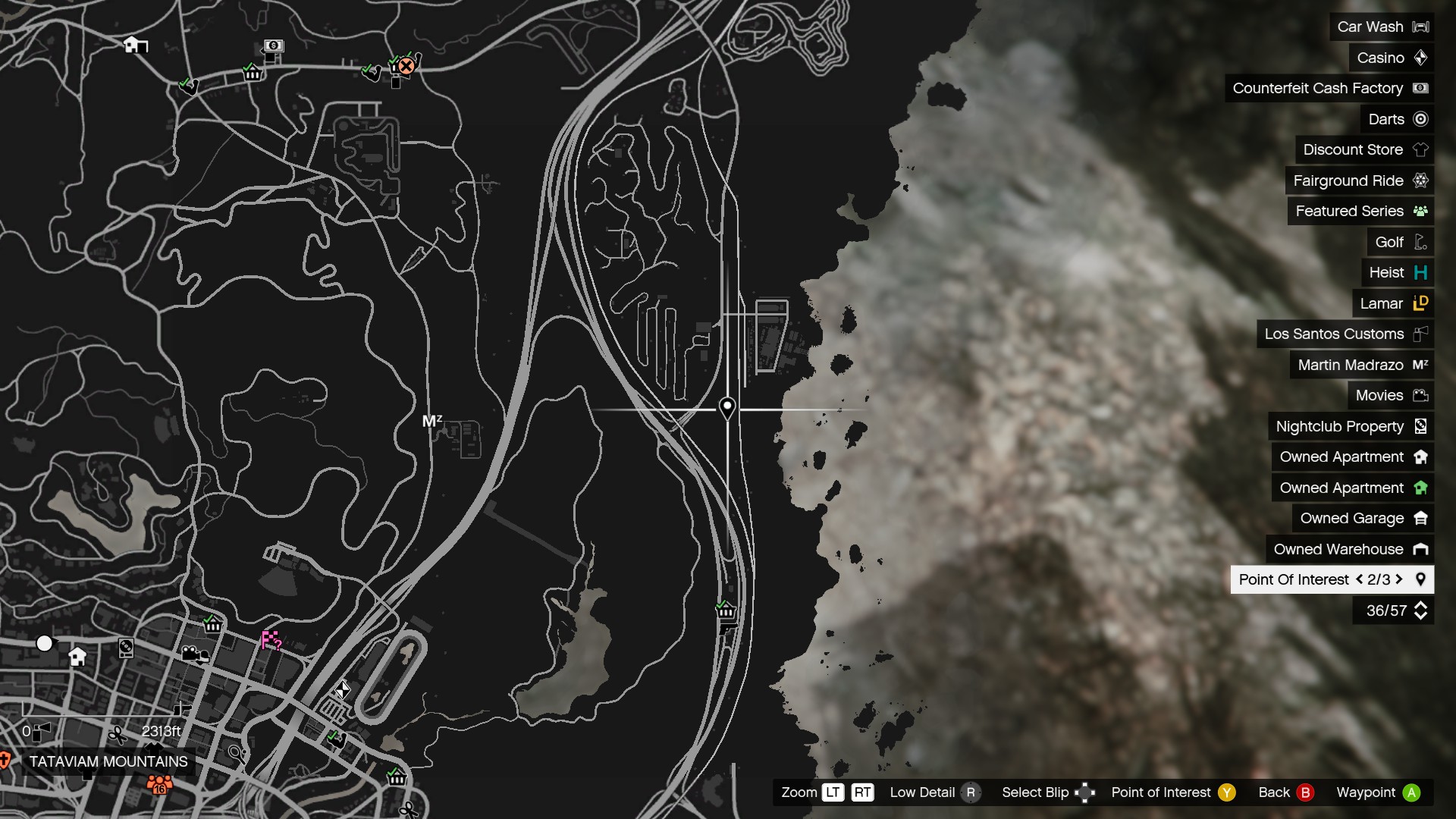Select the pink race flag map blip
This screenshot has width=1456, height=819.
click(271, 641)
